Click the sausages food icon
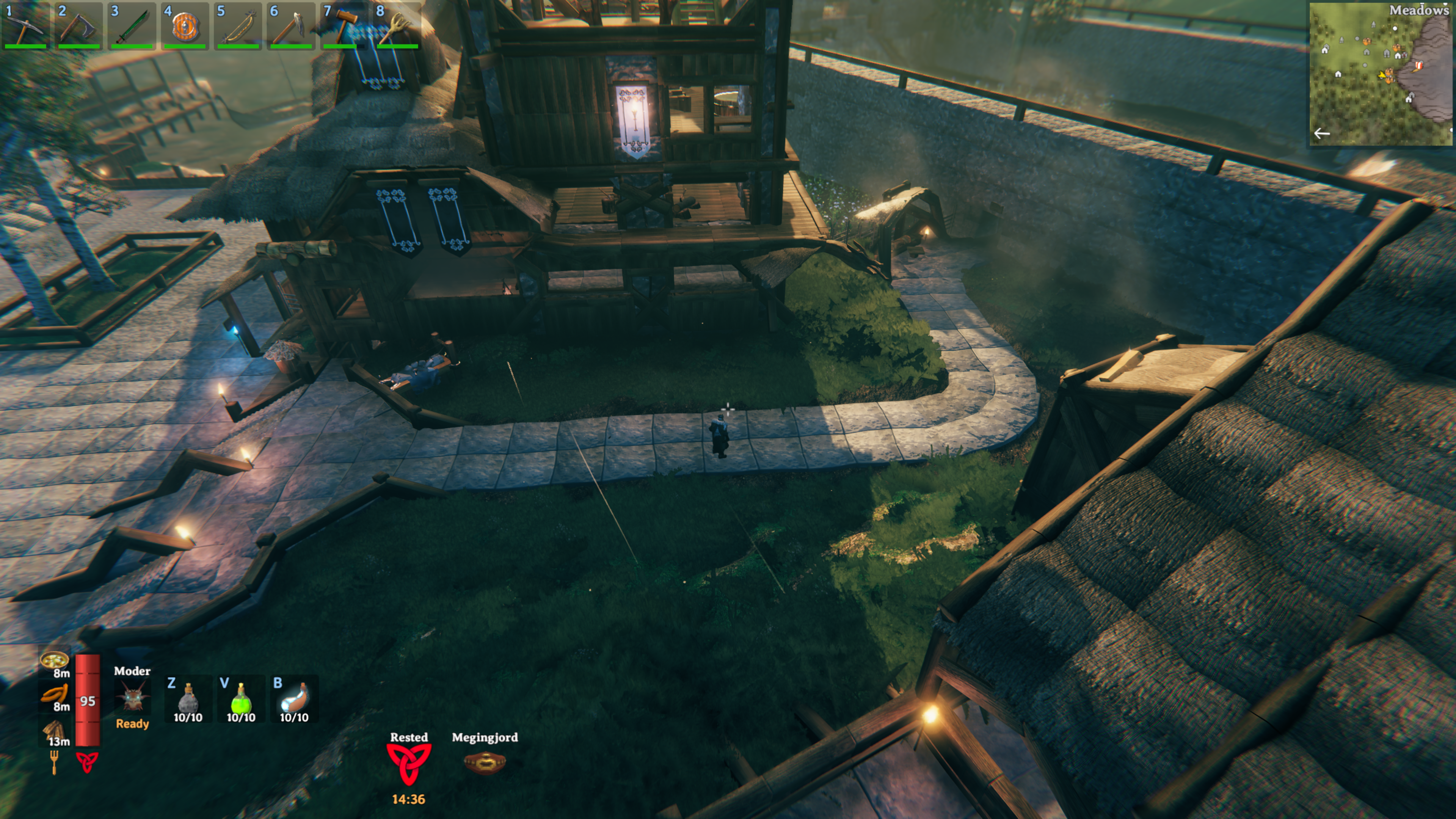Screen dimensions: 1456x819 click(54, 694)
